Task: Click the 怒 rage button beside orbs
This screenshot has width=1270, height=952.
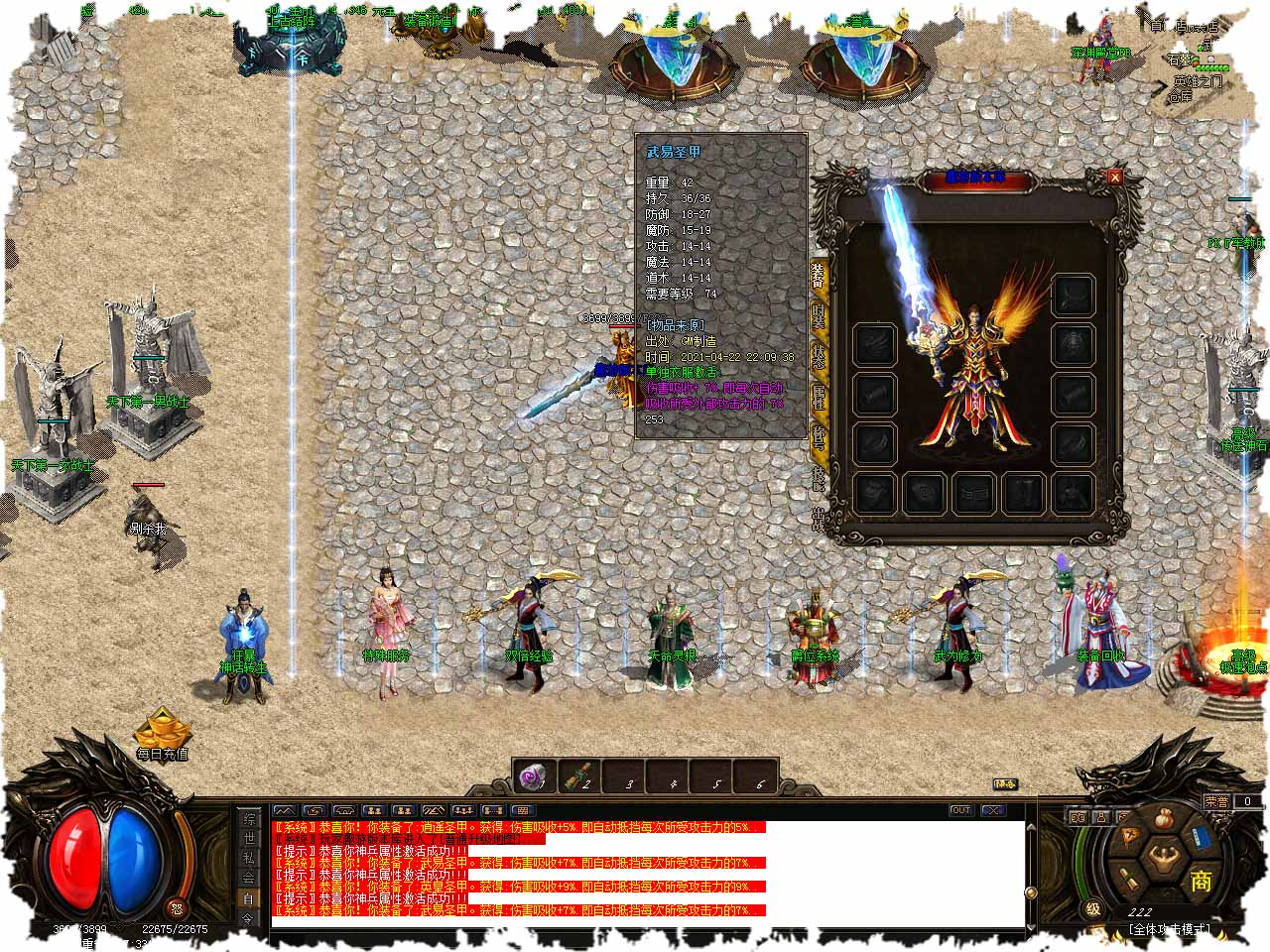Action: [x=177, y=907]
